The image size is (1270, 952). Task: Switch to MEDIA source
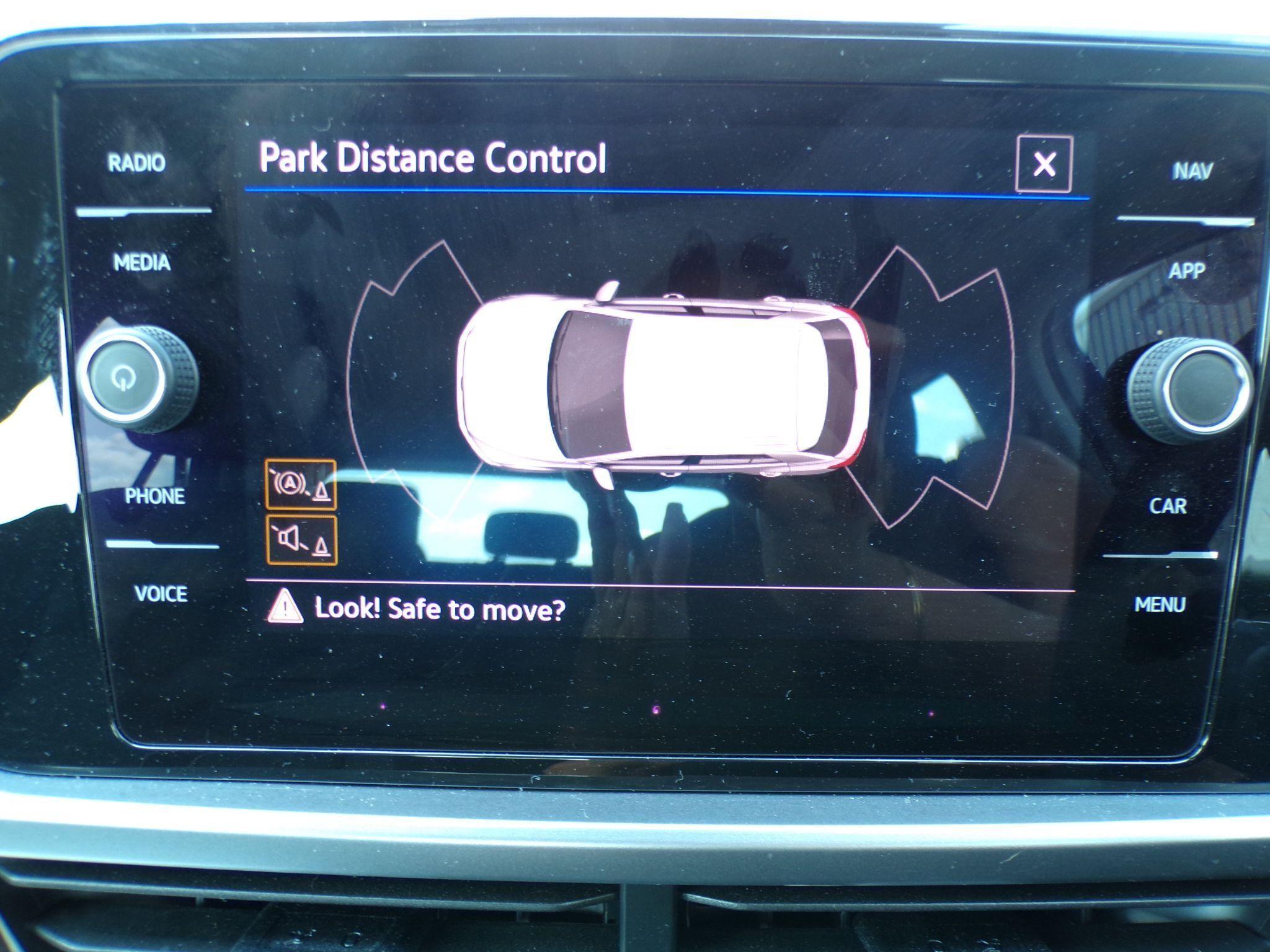pyautogui.click(x=142, y=263)
